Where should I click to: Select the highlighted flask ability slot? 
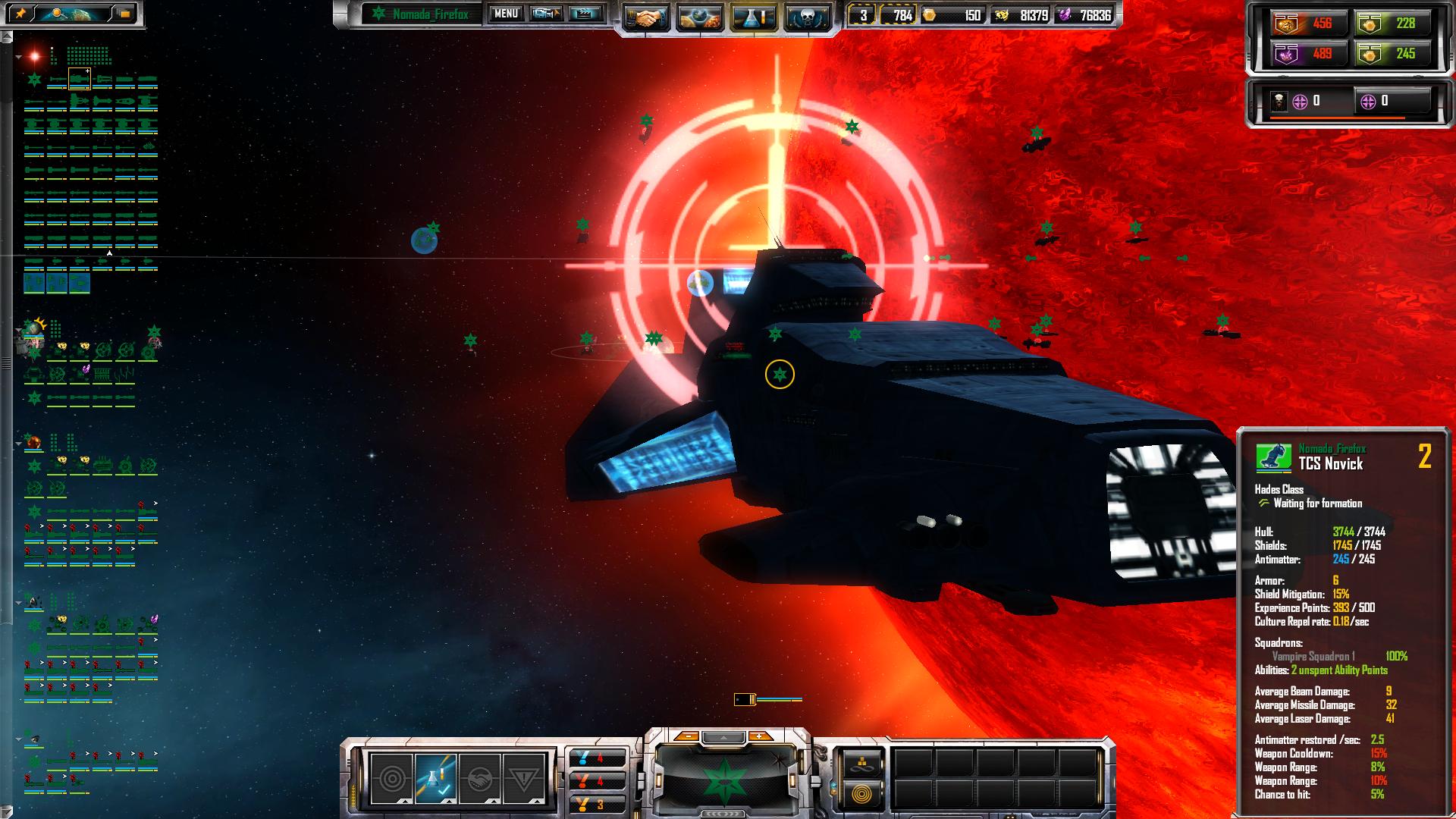[x=436, y=779]
